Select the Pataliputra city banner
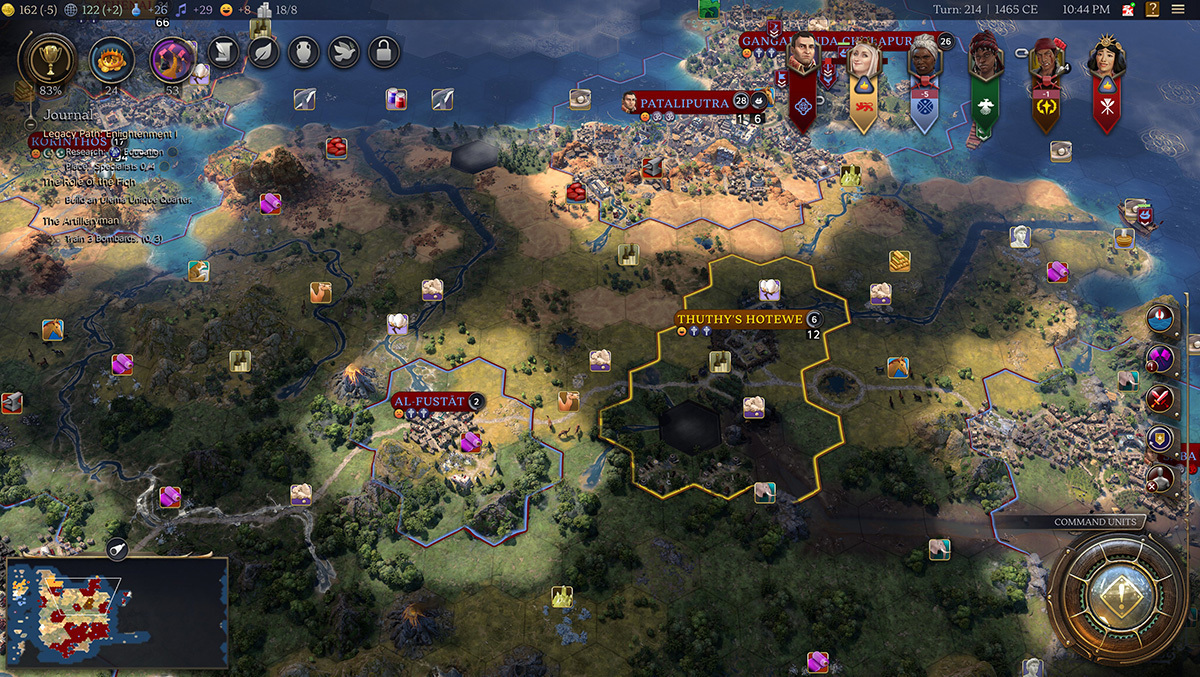Viewport: 1200px width, 677px height. coord(676,102)
